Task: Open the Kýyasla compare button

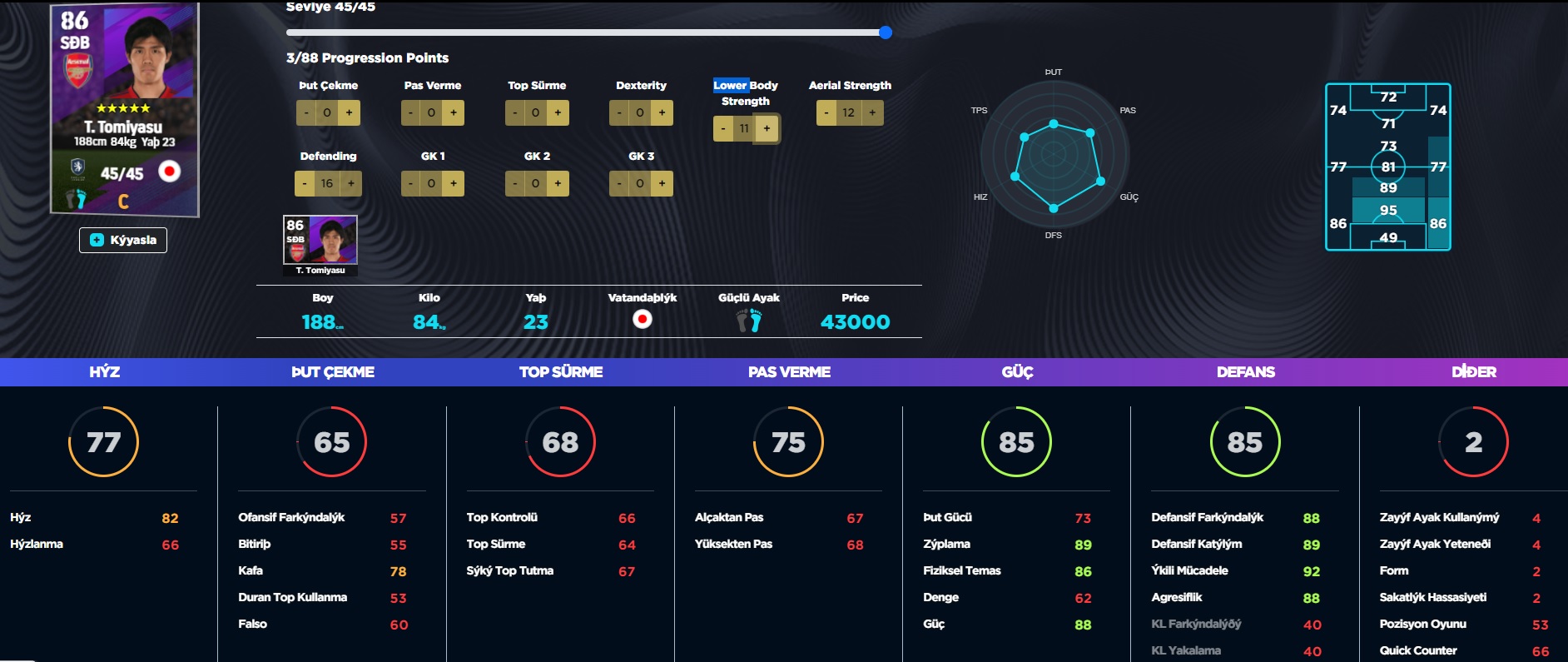Action: coord(123,240)
